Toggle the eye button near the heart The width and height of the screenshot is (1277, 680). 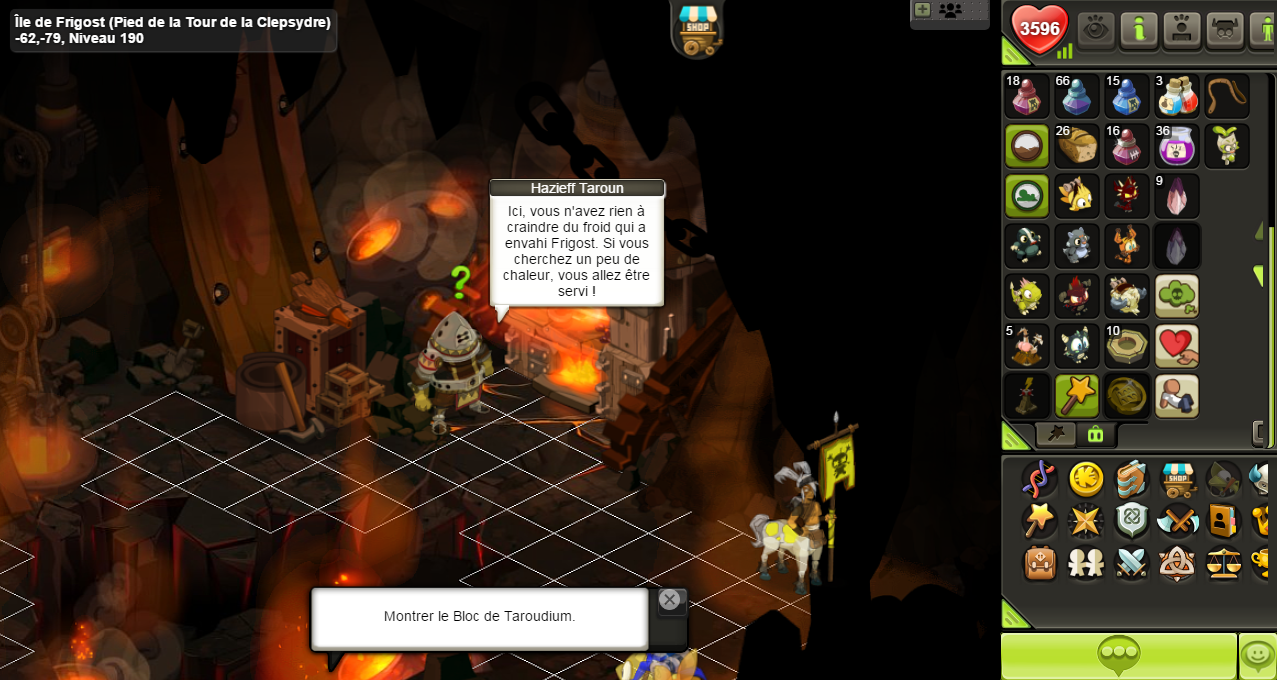(1096, 30)
